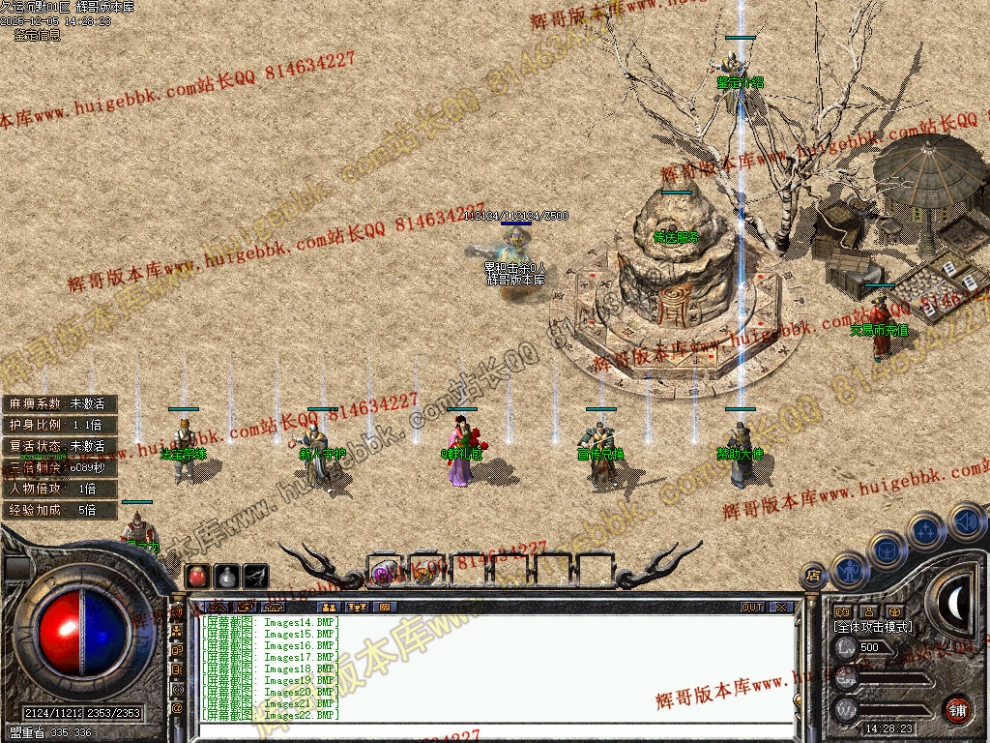Click the OUT button above the chat
Viewport: 990px width, 743px height.
point(752,607)
